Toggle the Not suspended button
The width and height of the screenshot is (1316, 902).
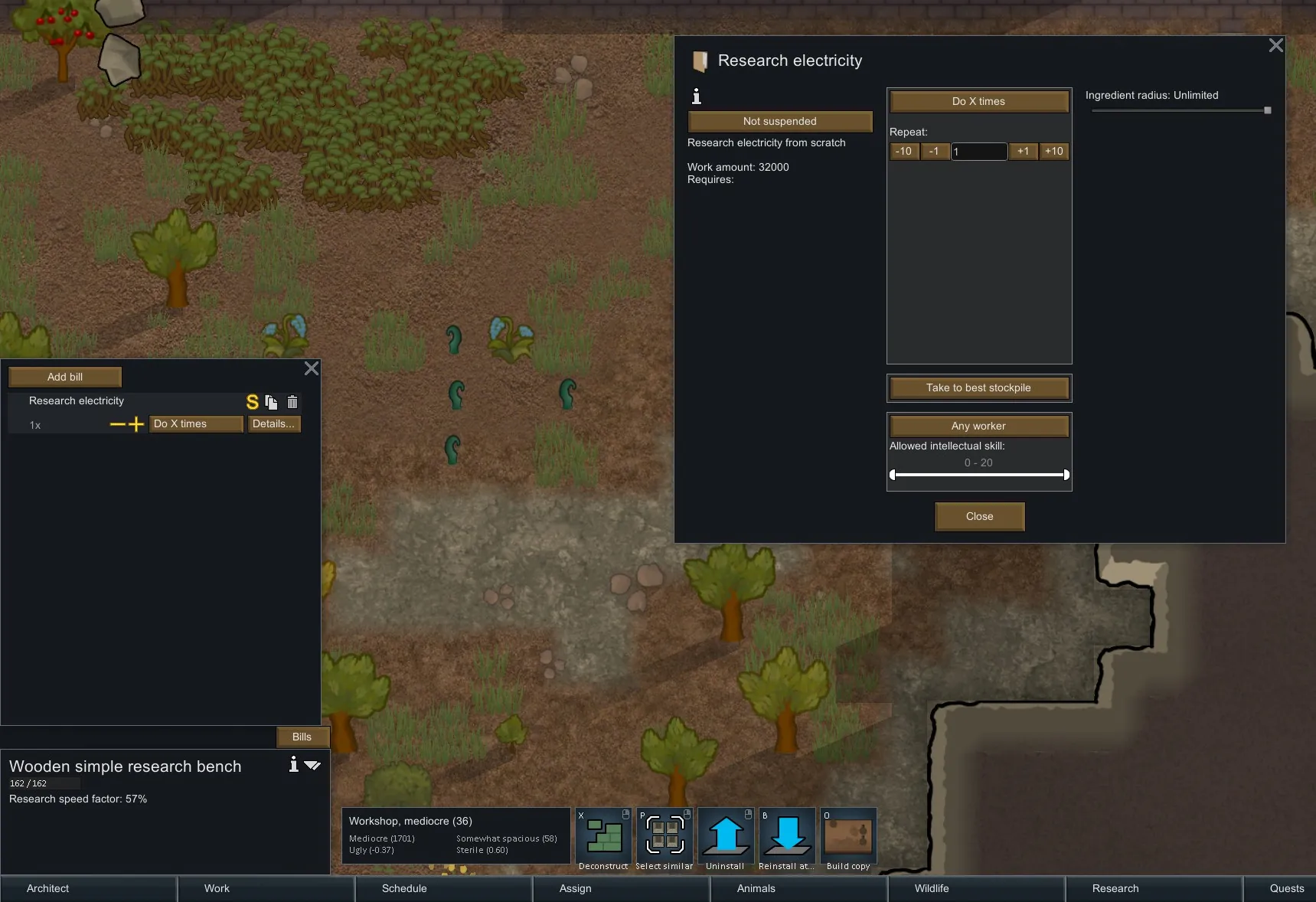779,121
